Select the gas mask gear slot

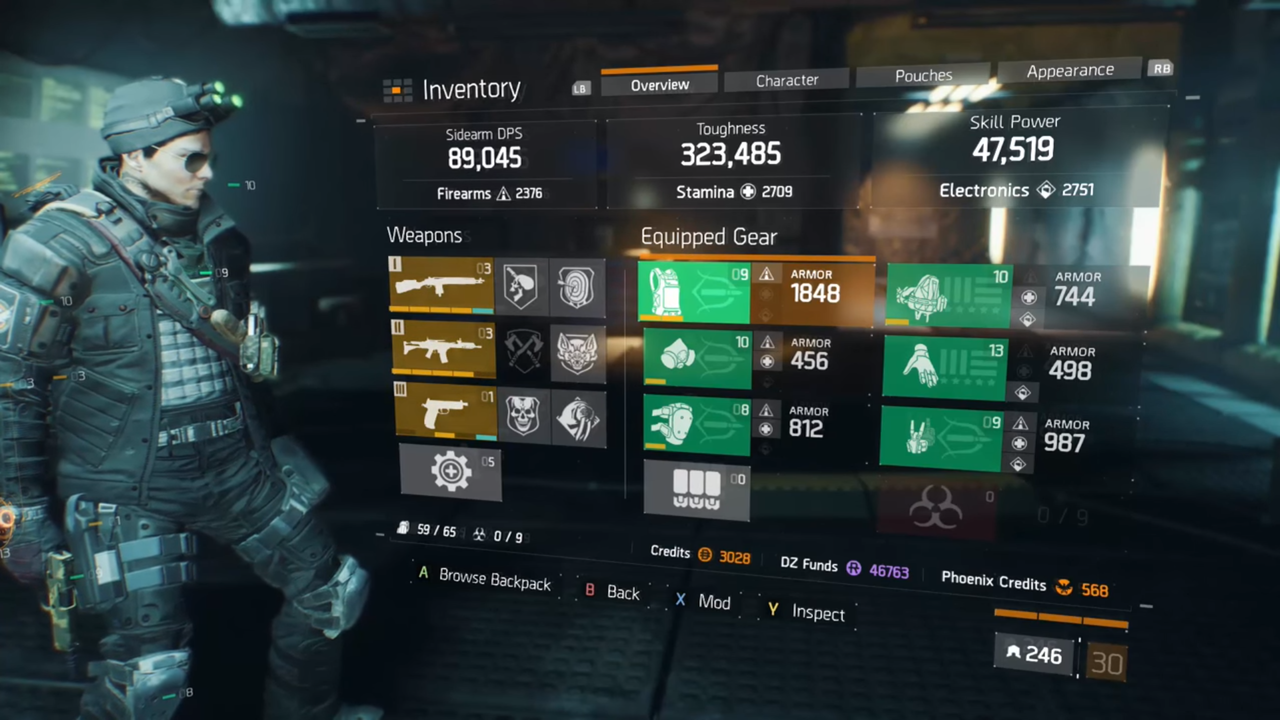point(695,358)
